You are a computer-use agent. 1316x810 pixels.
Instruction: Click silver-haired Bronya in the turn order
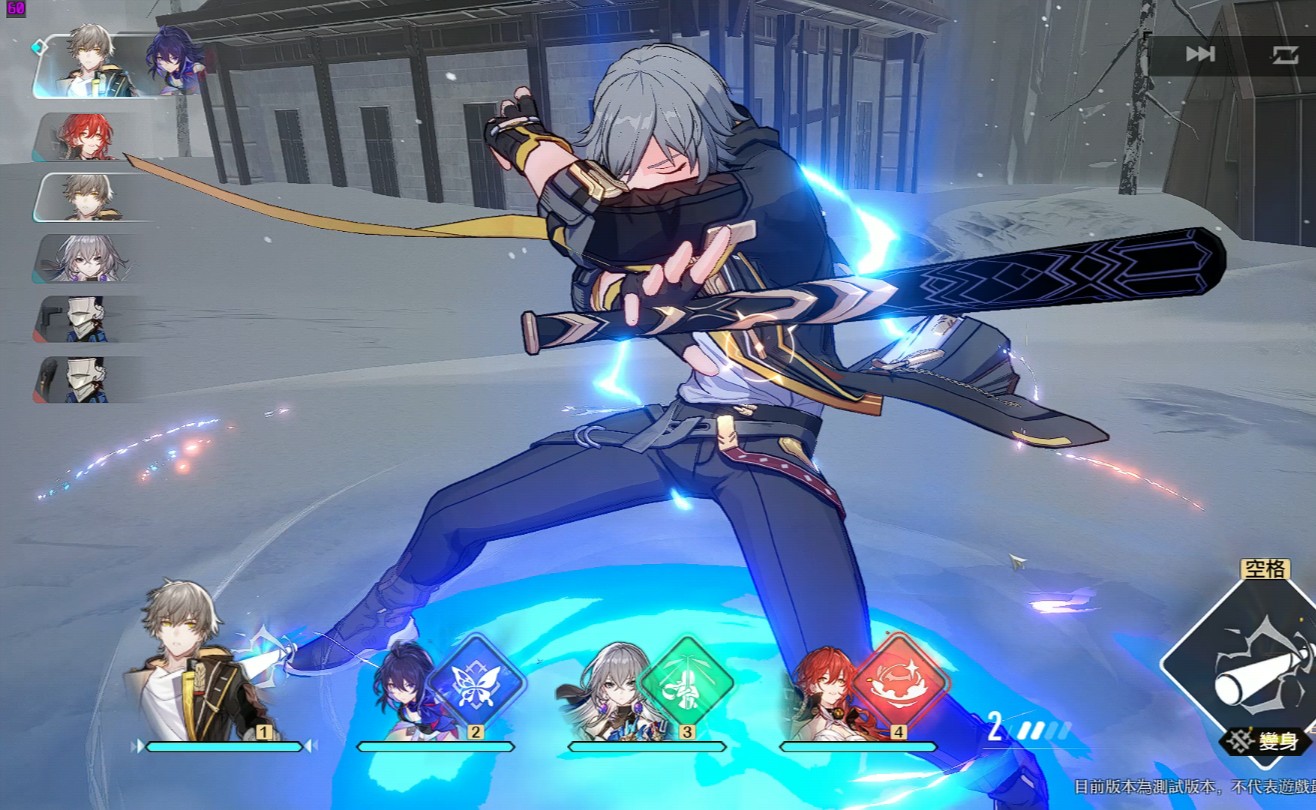tap(85, 258)
